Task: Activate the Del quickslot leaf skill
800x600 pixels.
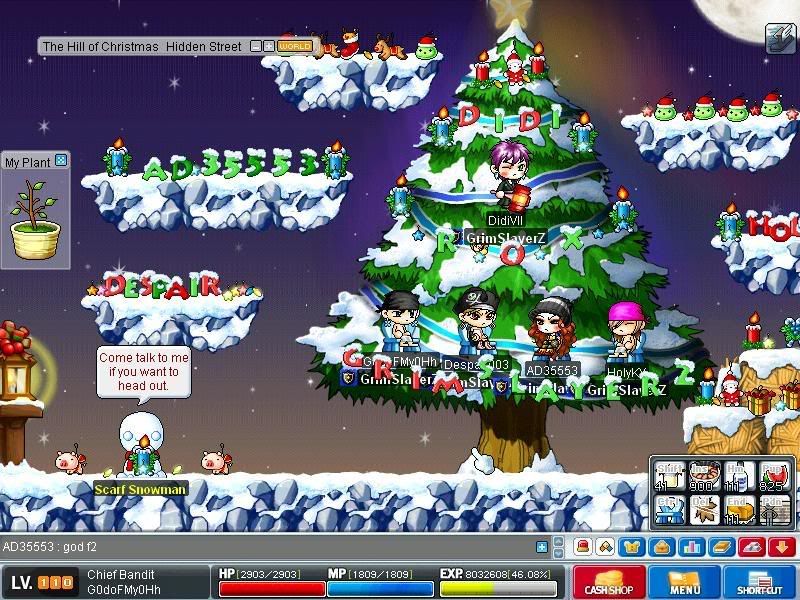Action: [705, 510]
